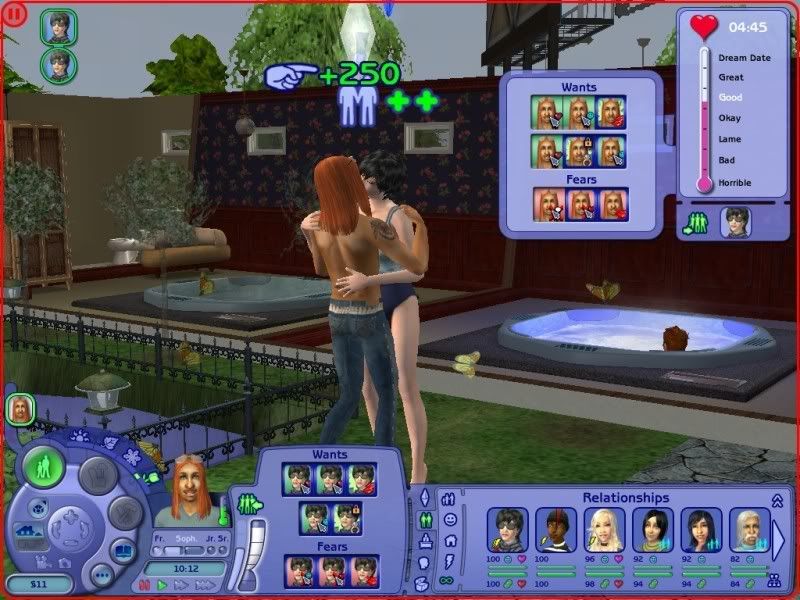This screenshot has width=800, height=600.
Task: Switch to the house tab
Action: pos(450,540)
